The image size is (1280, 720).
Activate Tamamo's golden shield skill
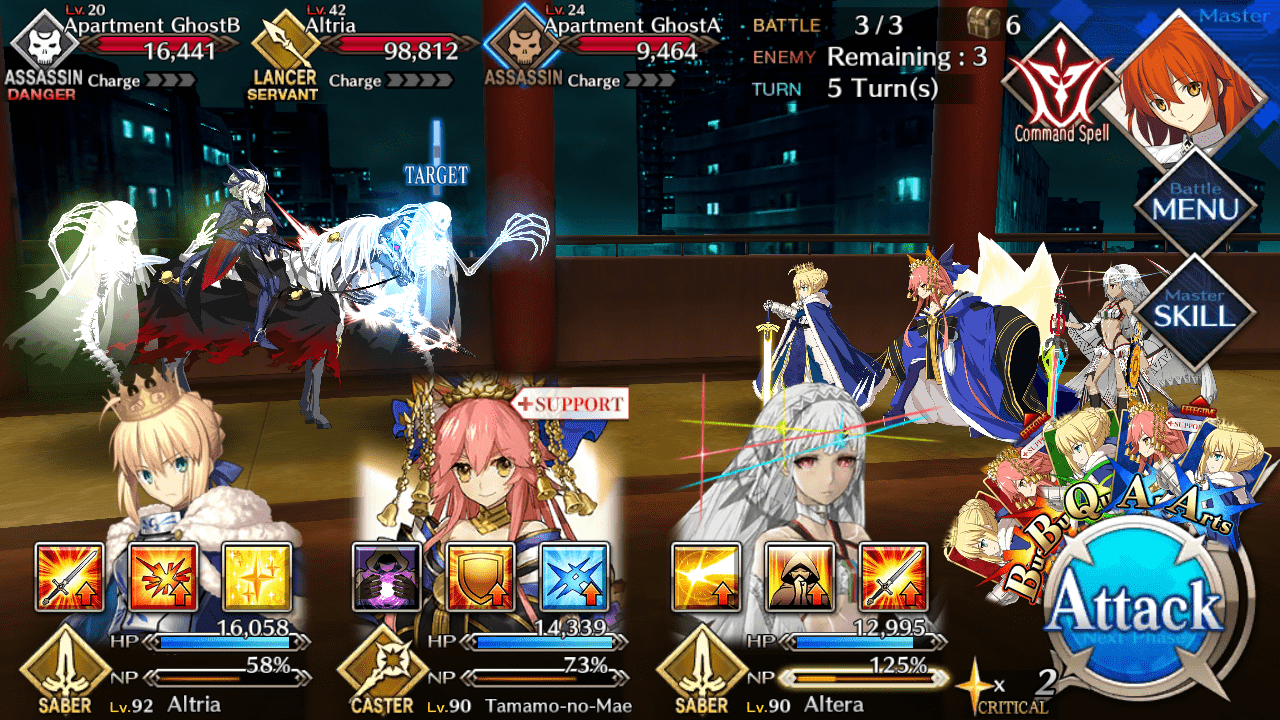click(480, 577)
